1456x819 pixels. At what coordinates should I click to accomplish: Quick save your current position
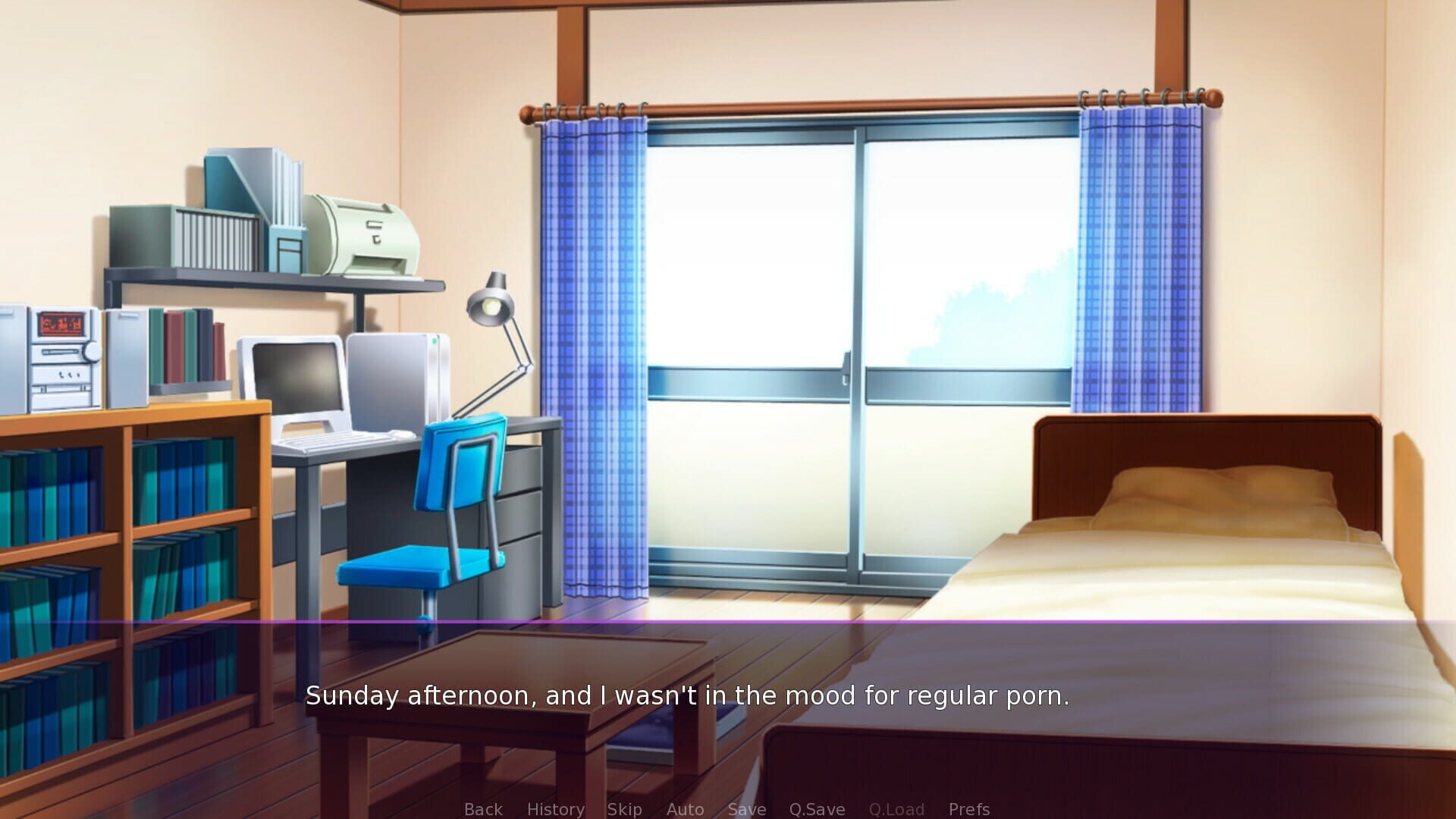coord(816,809)
